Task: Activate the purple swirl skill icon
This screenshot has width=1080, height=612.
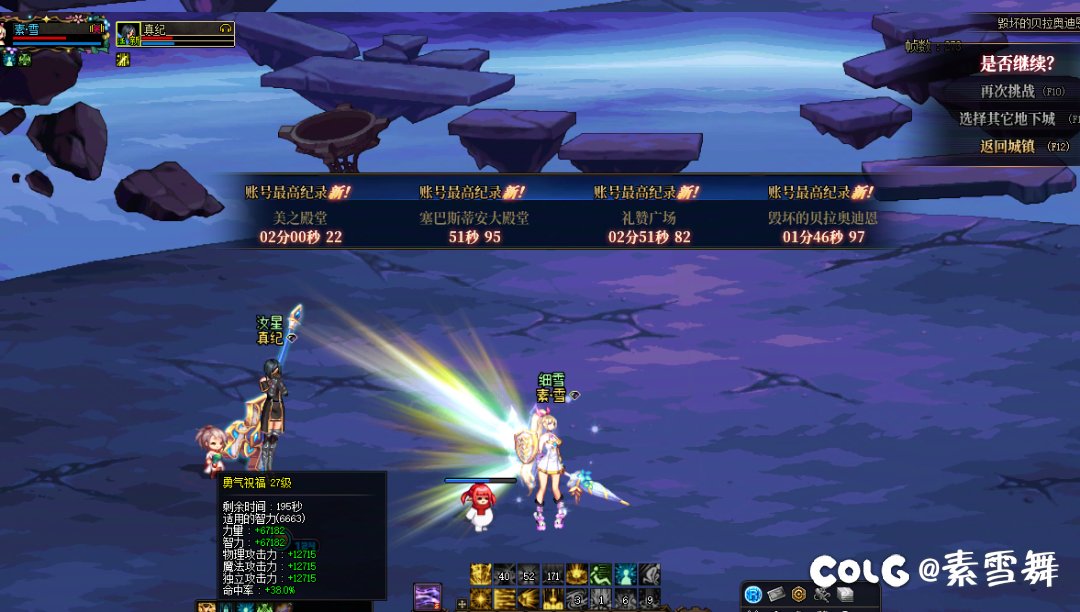Action: 428,596
